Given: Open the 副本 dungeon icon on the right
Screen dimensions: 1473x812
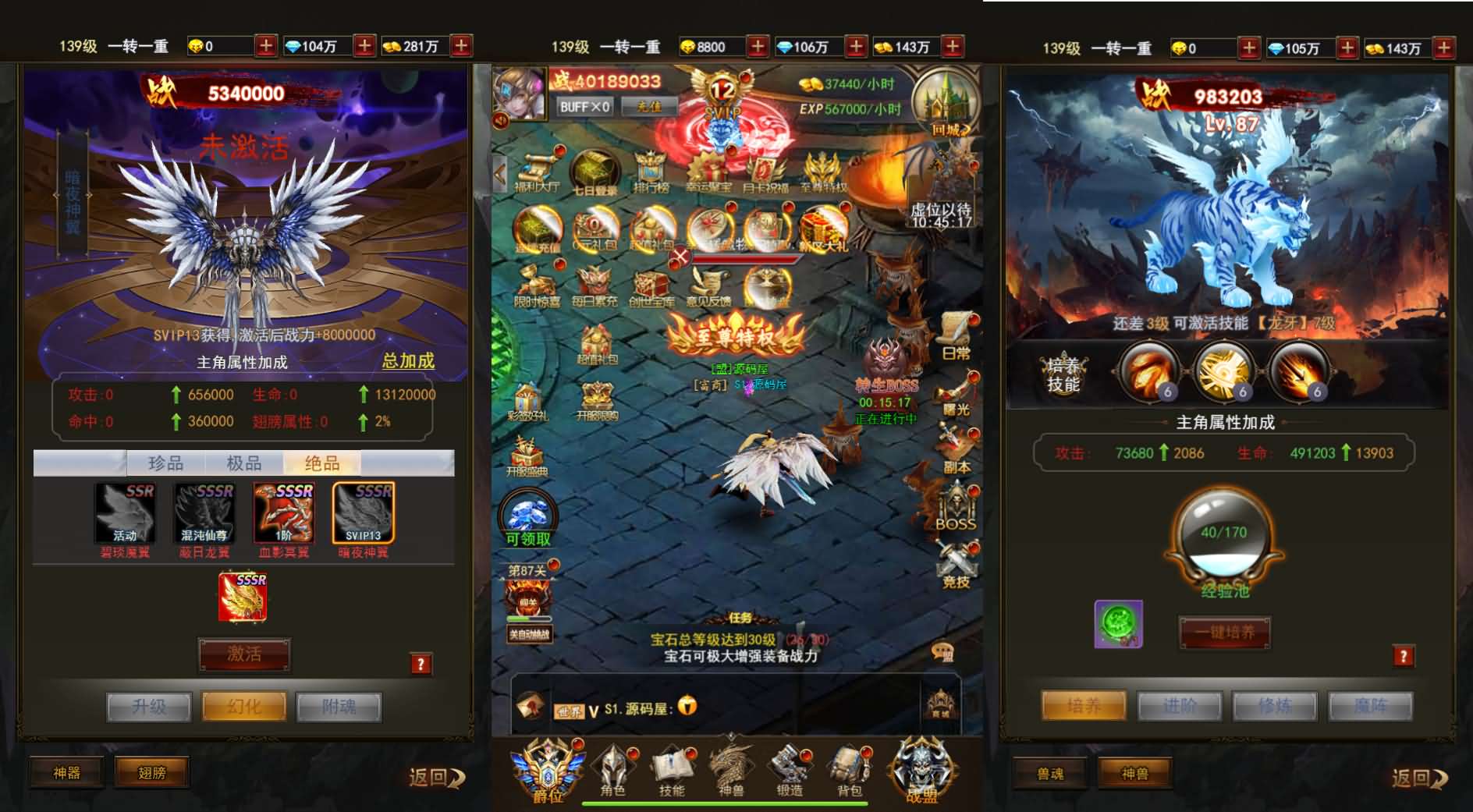Looking at the screenshot, I should 956,441.
